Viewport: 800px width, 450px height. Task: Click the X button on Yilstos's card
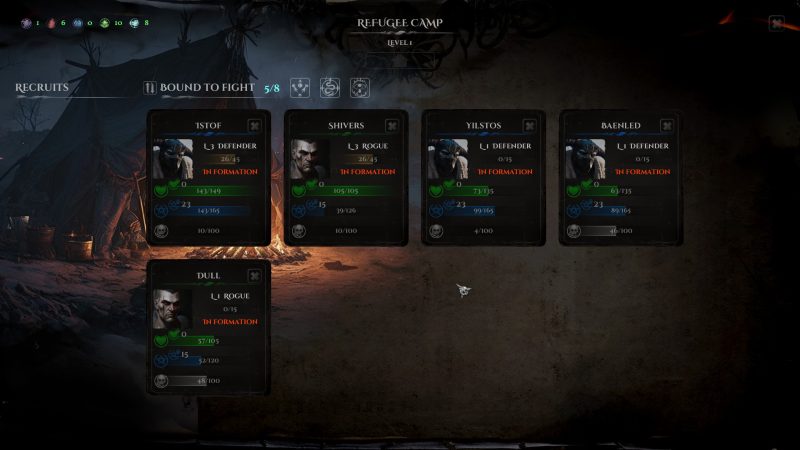click(530, 126)
